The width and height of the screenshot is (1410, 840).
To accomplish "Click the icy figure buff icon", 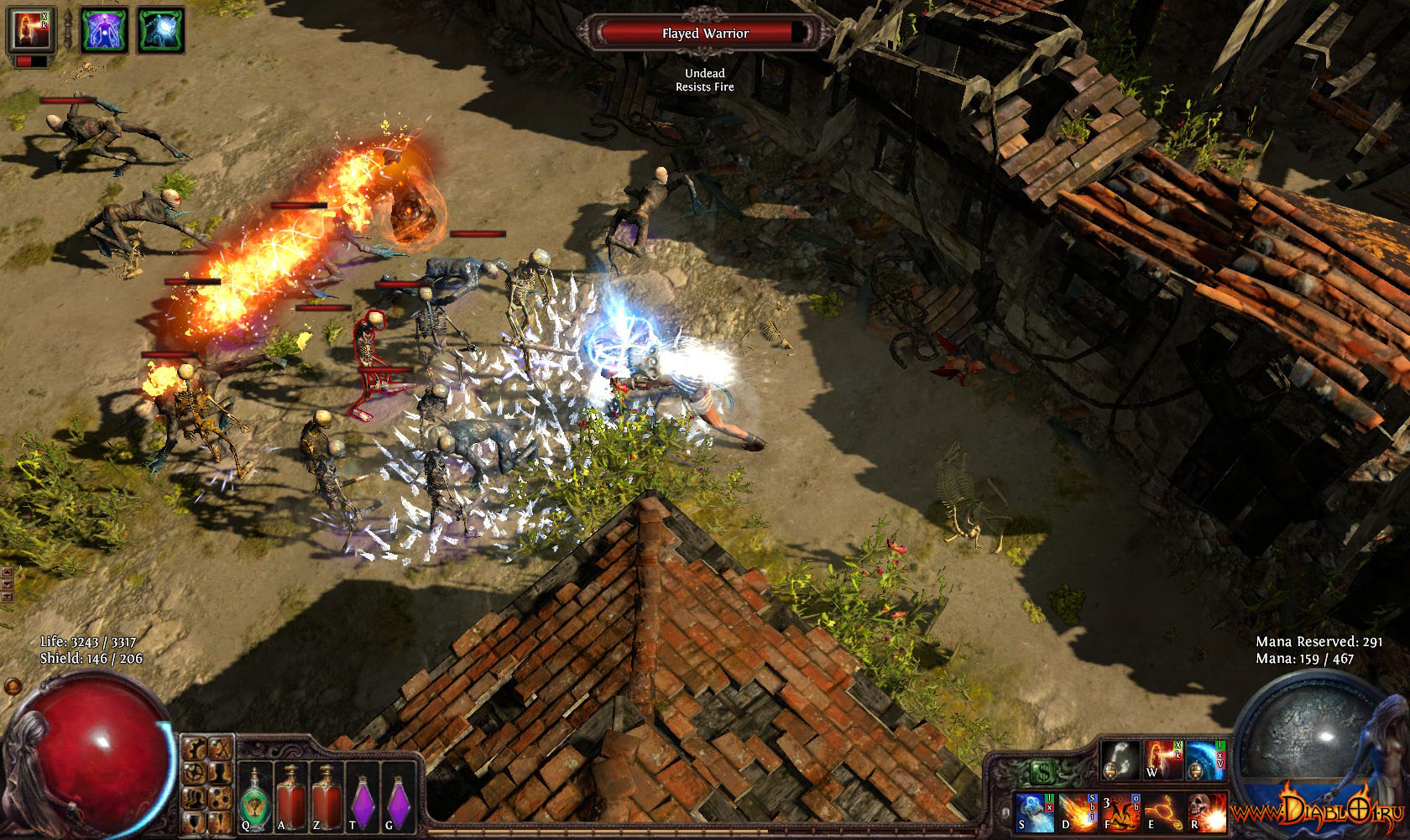I will [x=158, y=31].
